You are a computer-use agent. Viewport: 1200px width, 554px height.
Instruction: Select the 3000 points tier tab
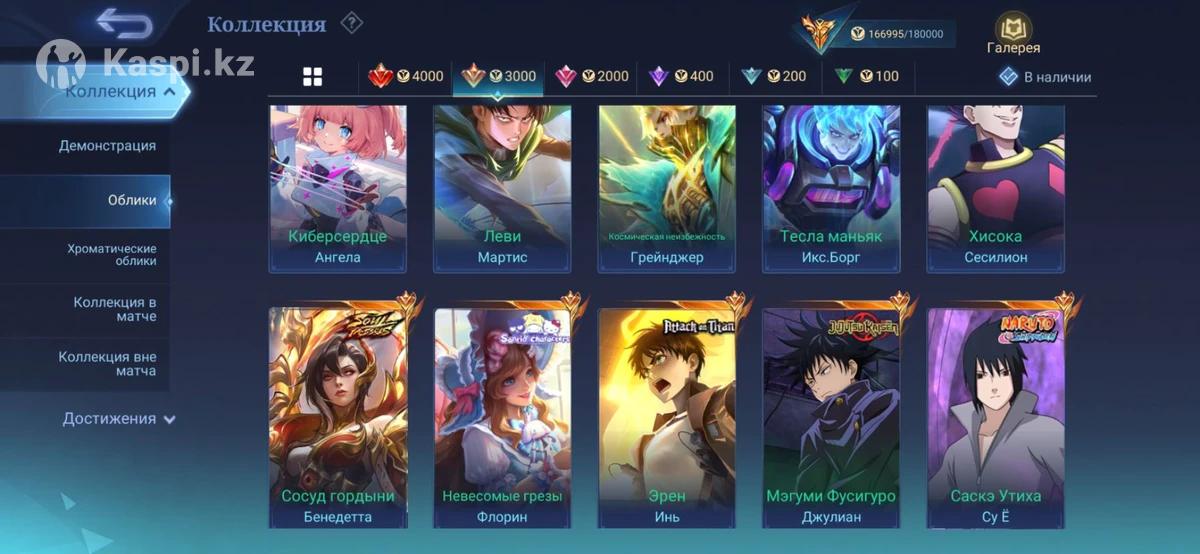pos(499,76)
